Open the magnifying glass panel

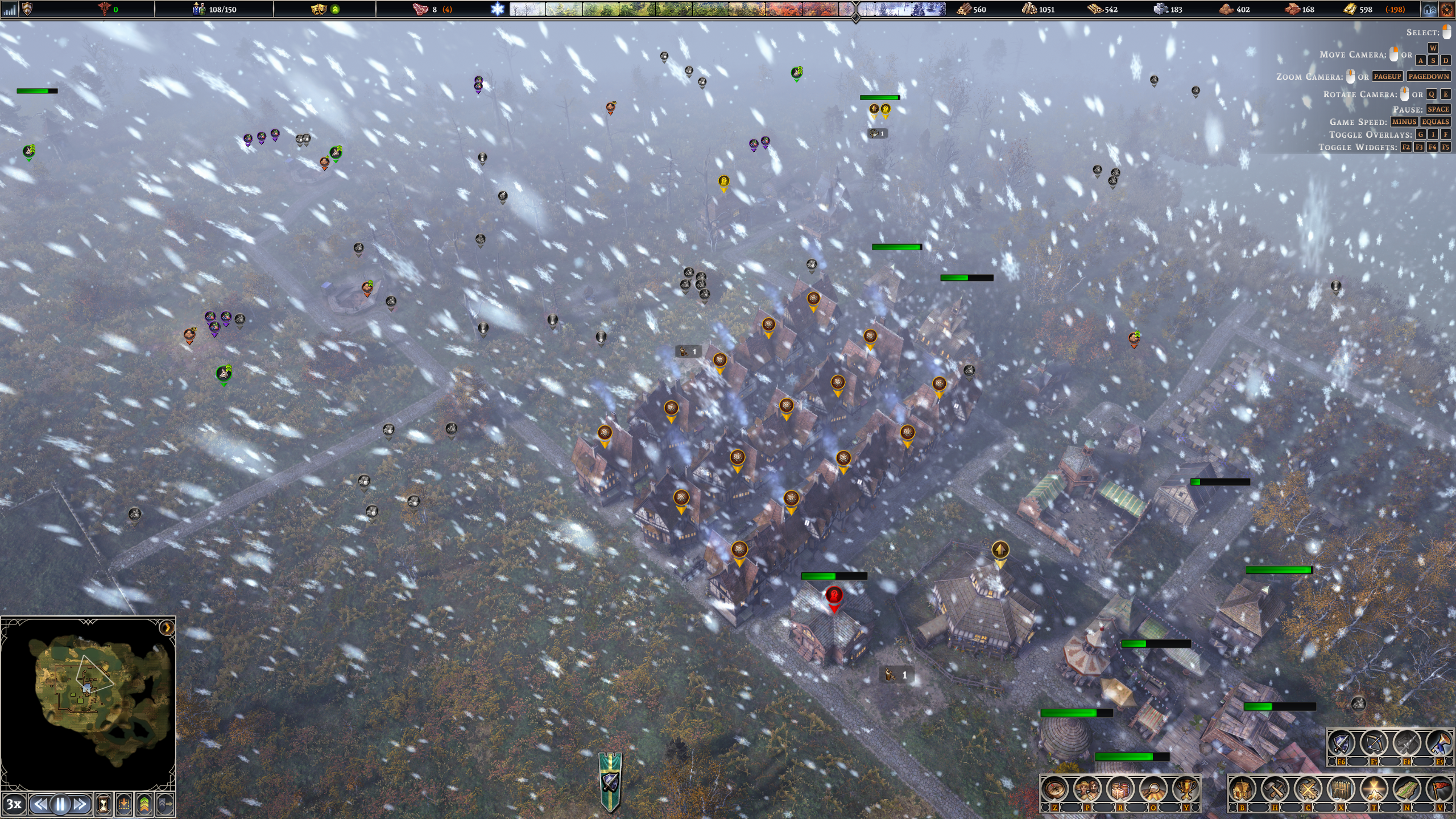pyautogui.click(x=1153, y=789)
